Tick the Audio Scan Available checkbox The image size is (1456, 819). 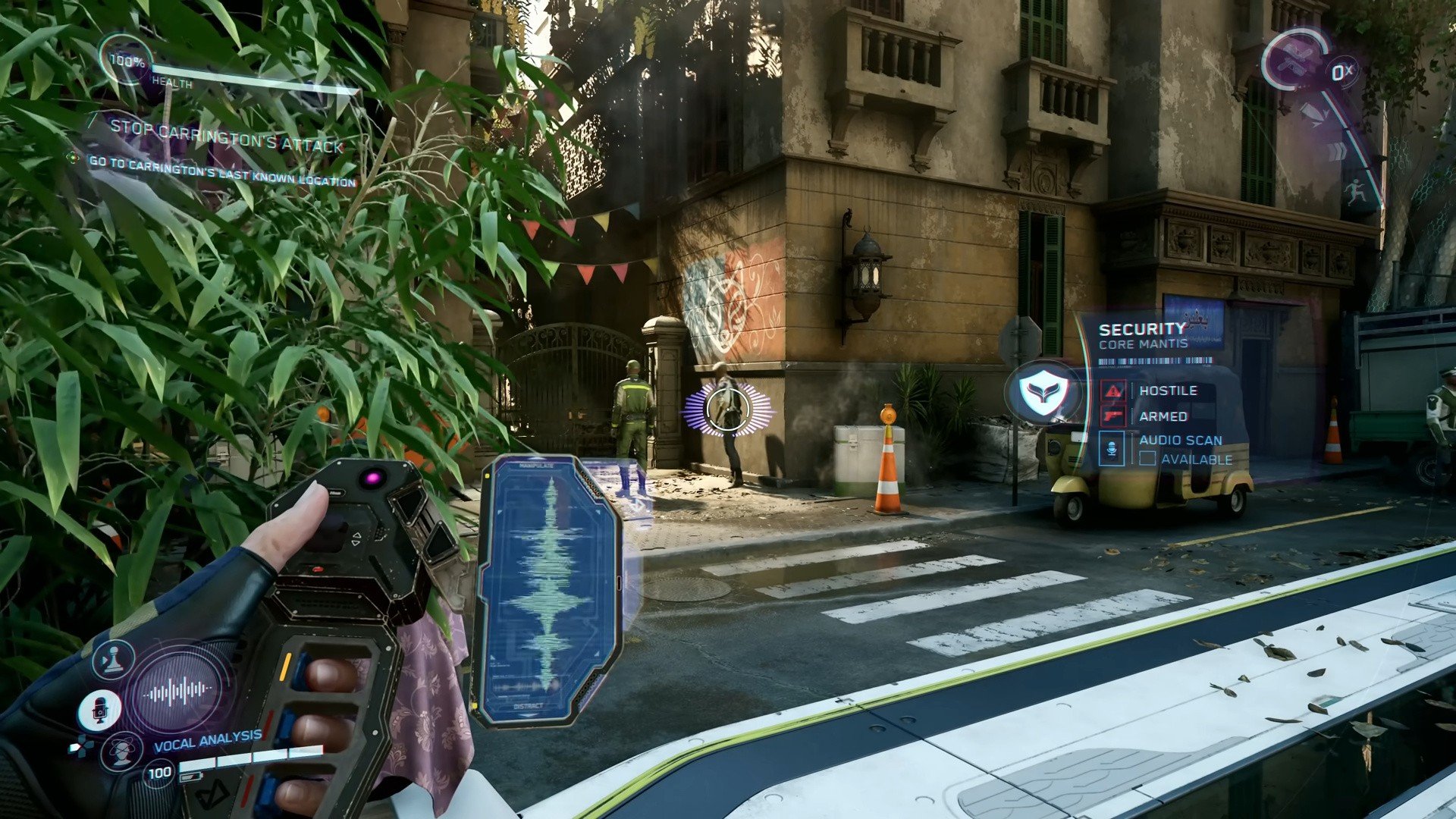tap(1147, 459)
